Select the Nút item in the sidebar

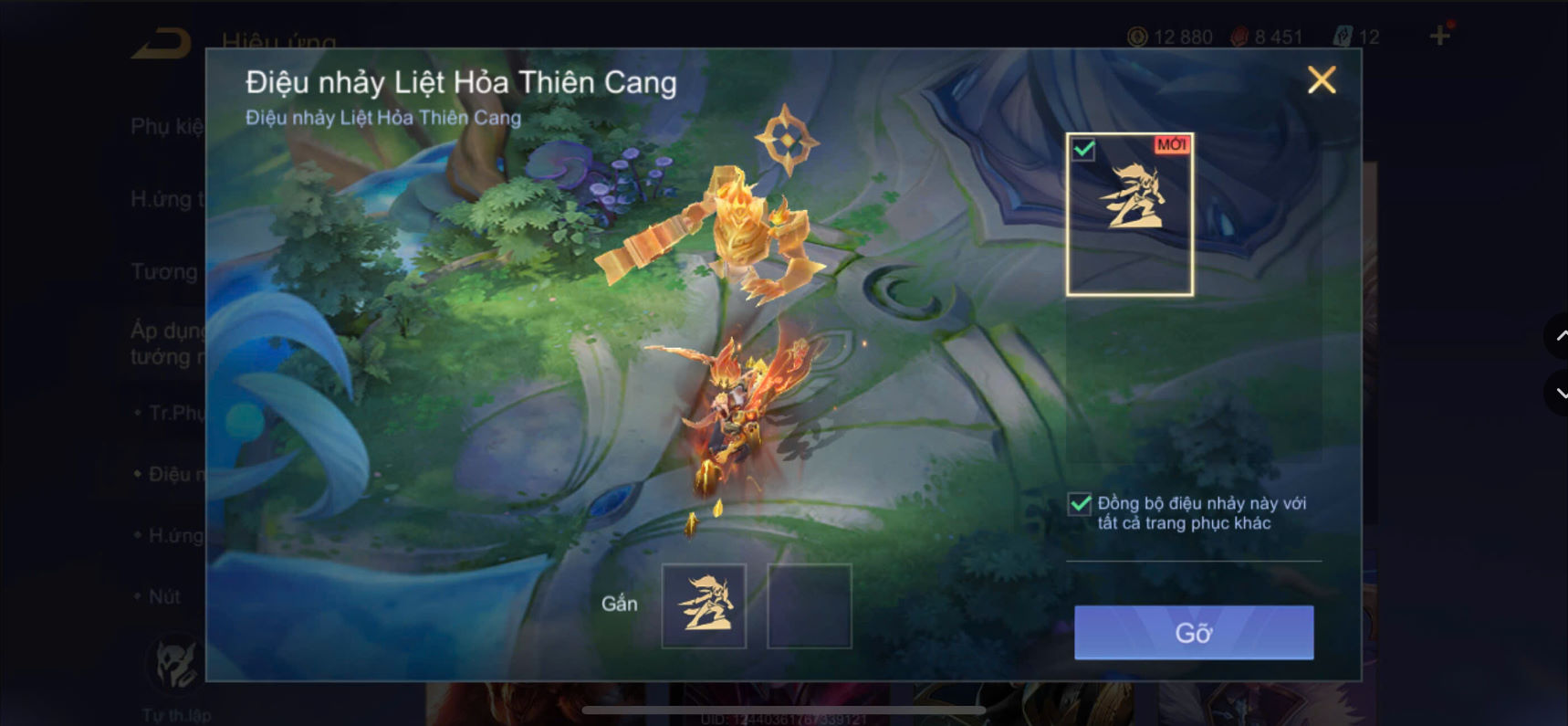[x=165, y=596]
